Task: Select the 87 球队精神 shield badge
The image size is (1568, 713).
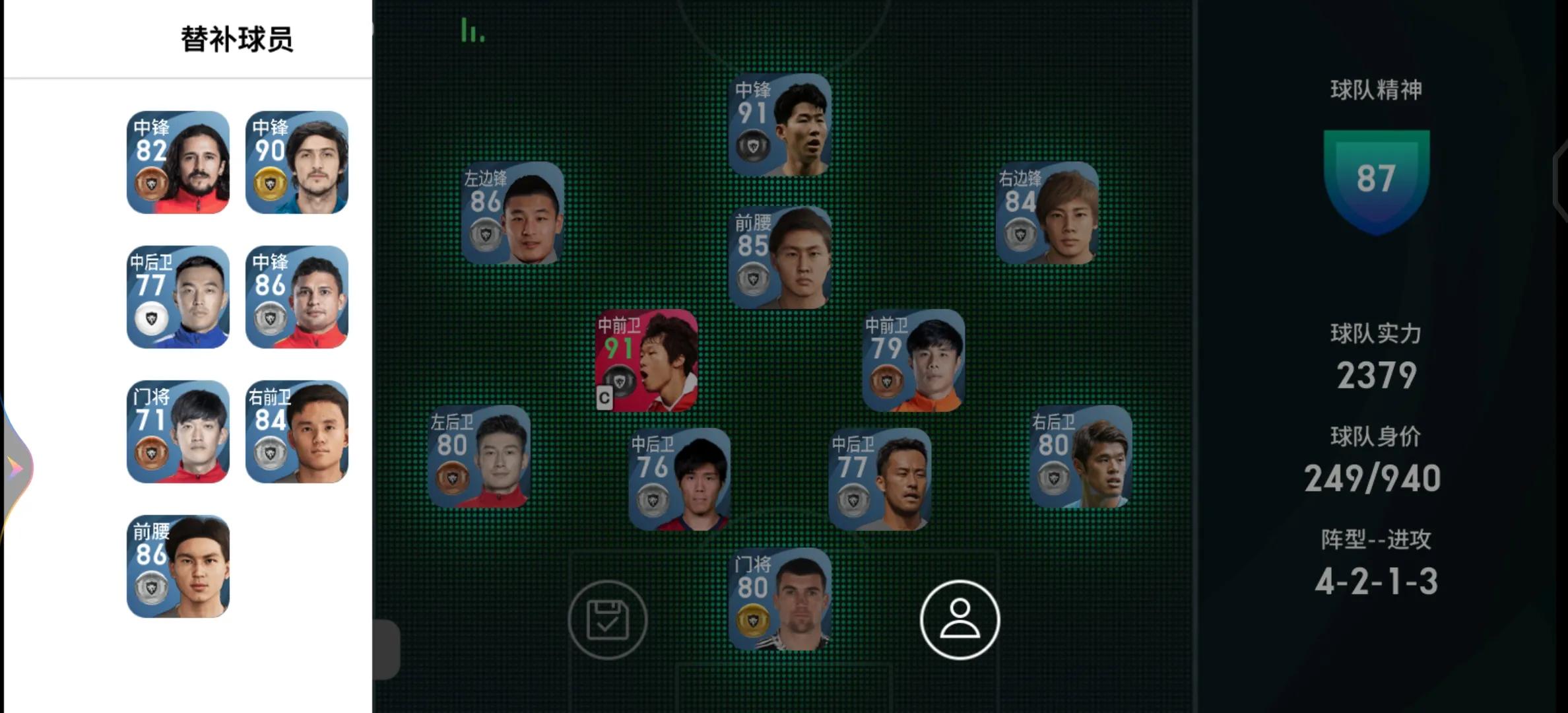Action: coord(1376,180)
